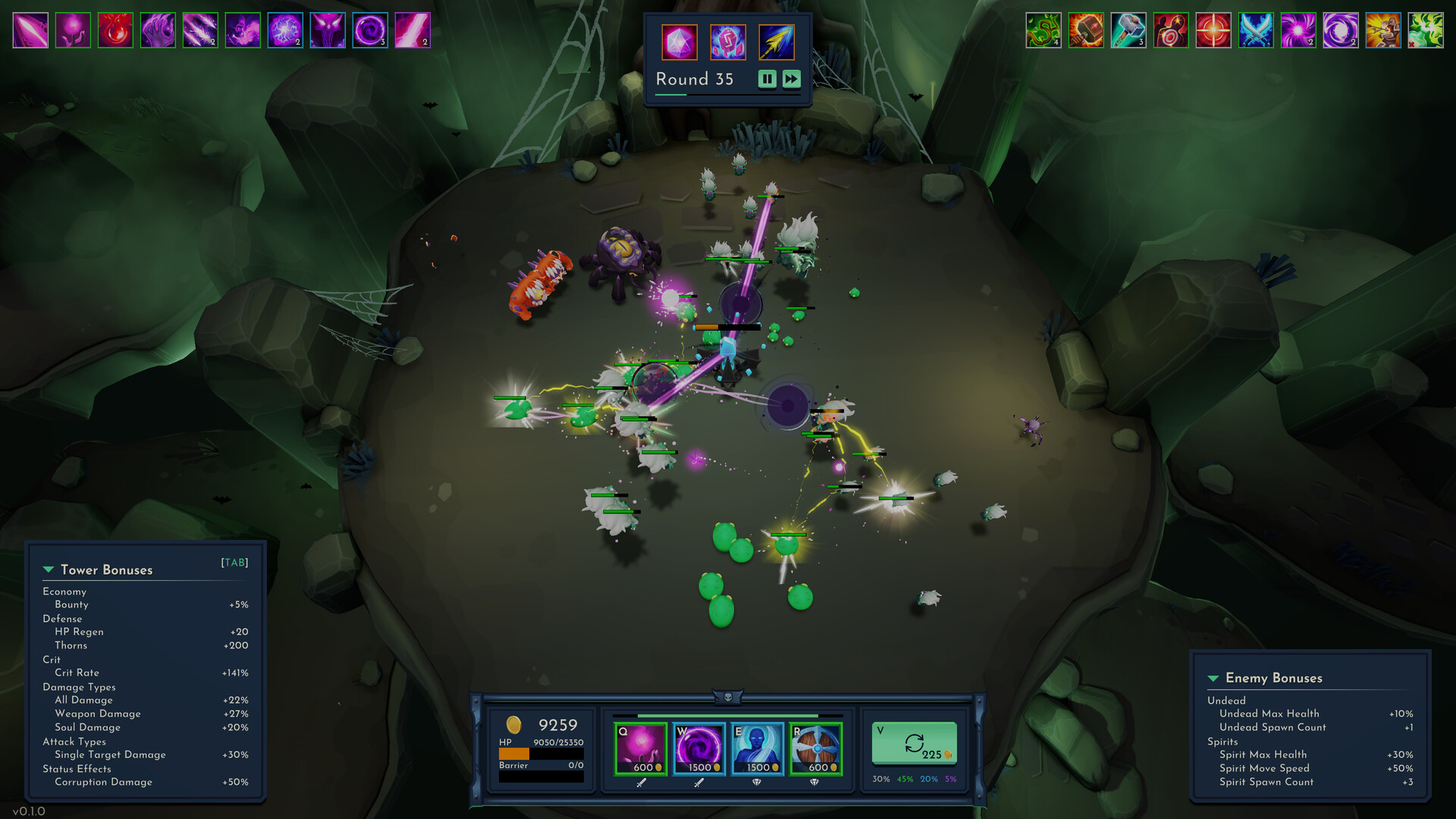Collapse the Enemy Bonuses panel
Screen dimensions: 1456x819
click(1213, 678)
